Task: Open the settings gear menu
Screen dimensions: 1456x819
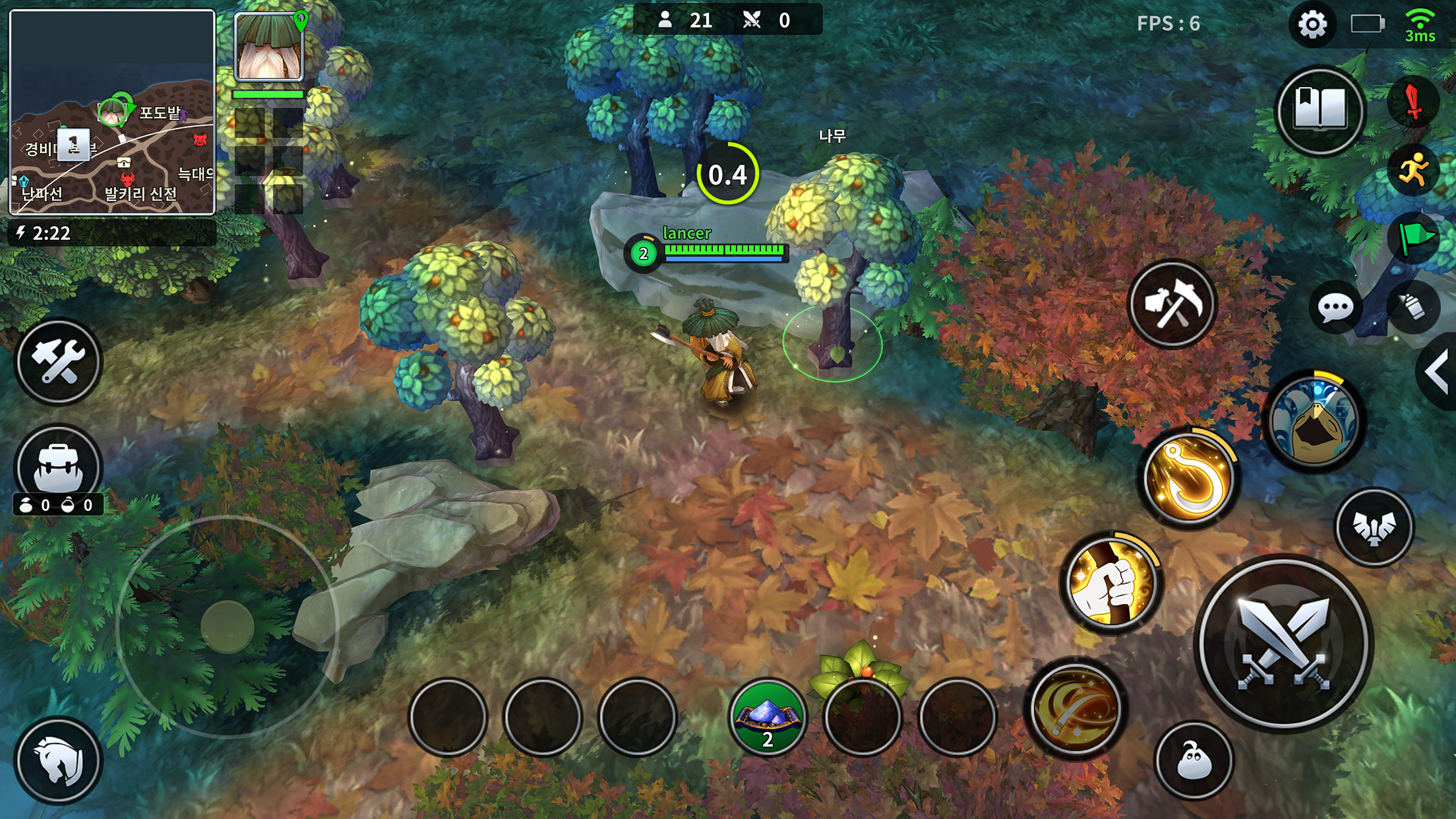Action: point(1312,25)
